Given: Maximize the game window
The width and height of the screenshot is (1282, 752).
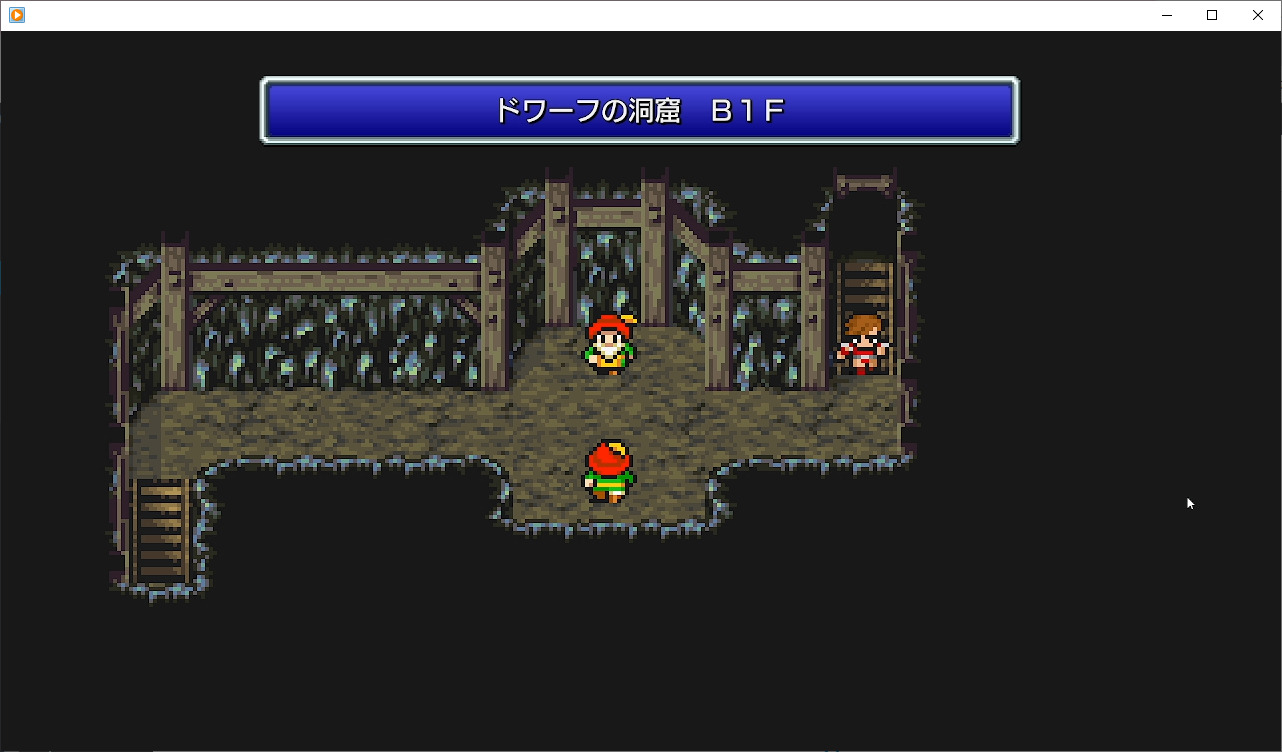Looking at the screenshot, I should [1211, 15].
